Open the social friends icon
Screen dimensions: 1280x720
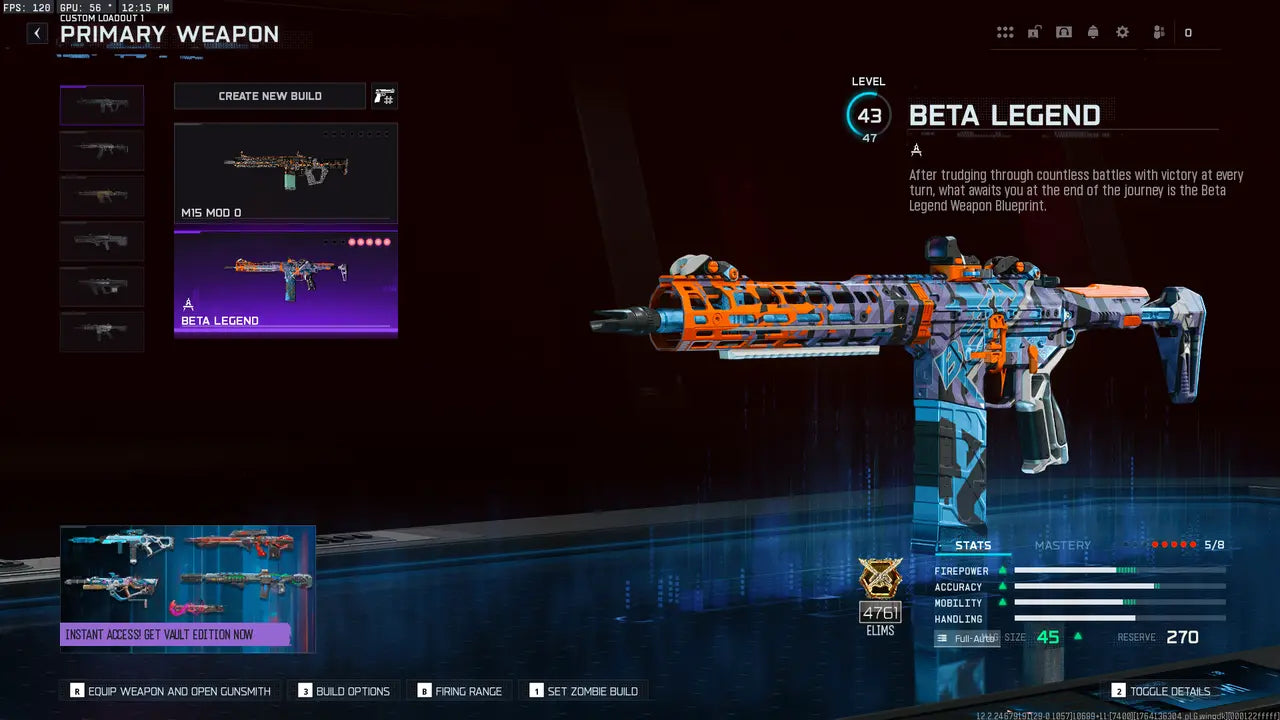1157,31
